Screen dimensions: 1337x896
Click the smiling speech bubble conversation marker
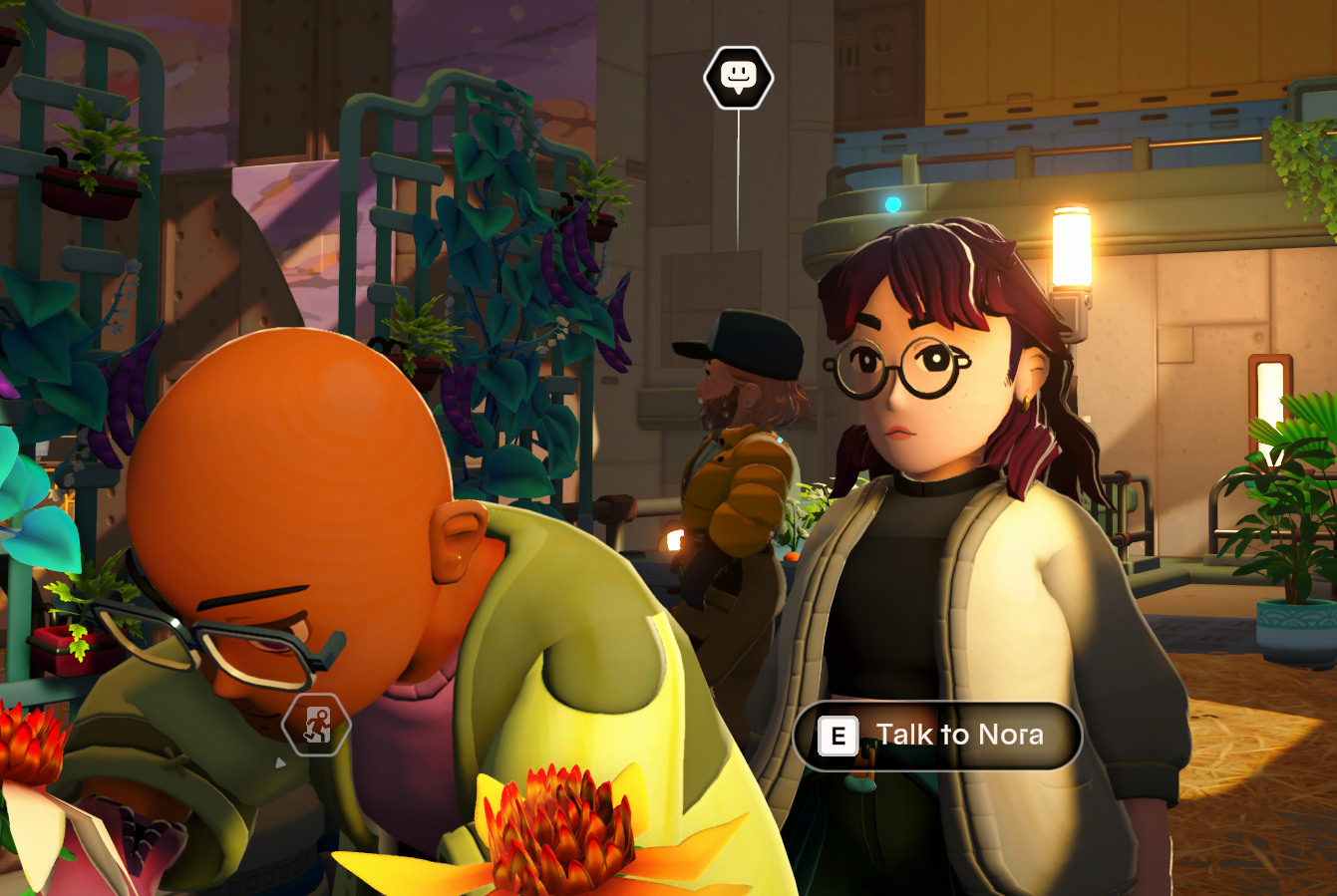[x=738, y=77]
